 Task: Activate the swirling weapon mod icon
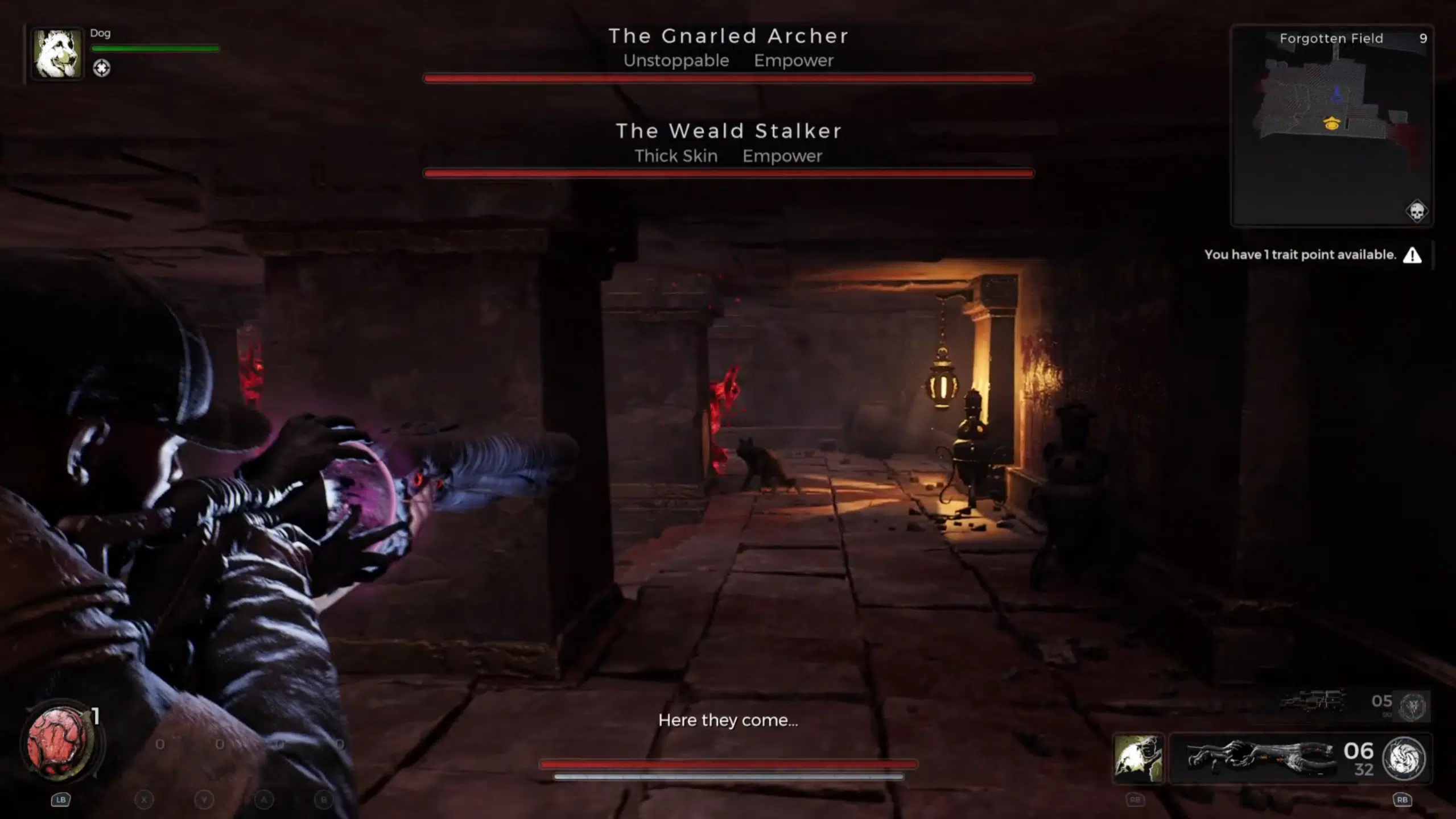click(x=1404, y=758)
